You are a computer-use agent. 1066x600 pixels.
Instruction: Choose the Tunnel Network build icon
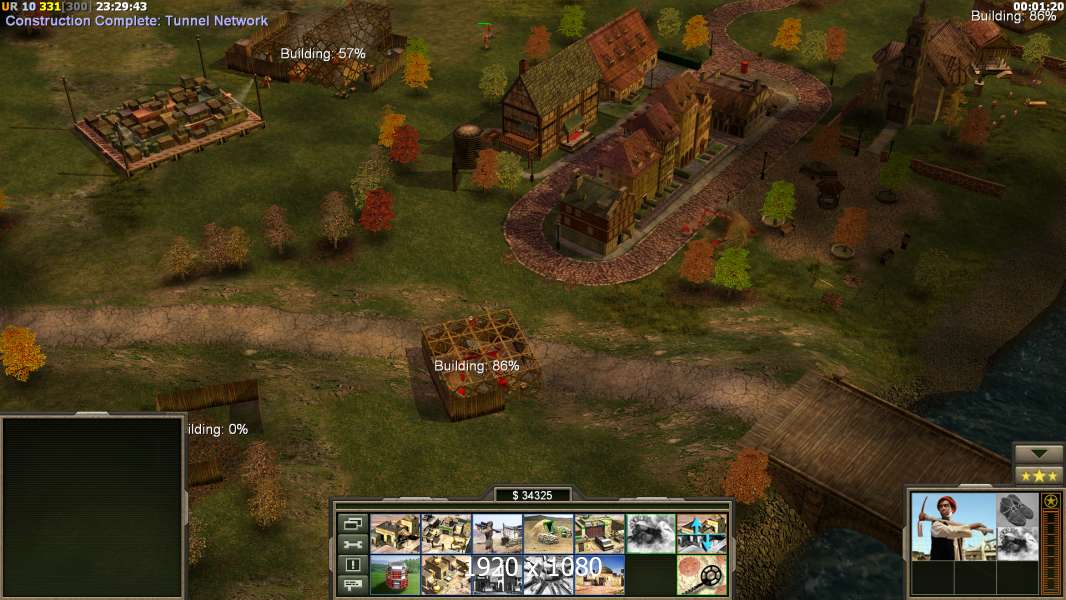click(548, 533)
